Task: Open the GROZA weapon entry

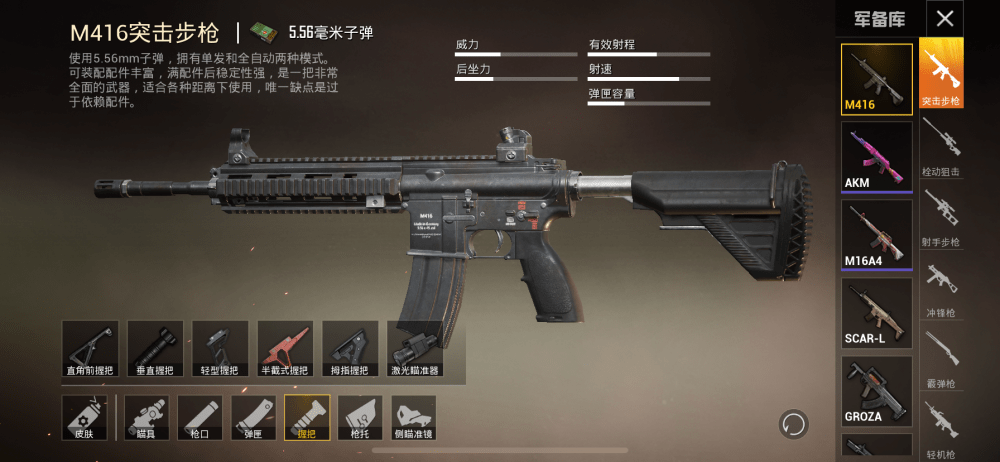Action: point(876,390)
